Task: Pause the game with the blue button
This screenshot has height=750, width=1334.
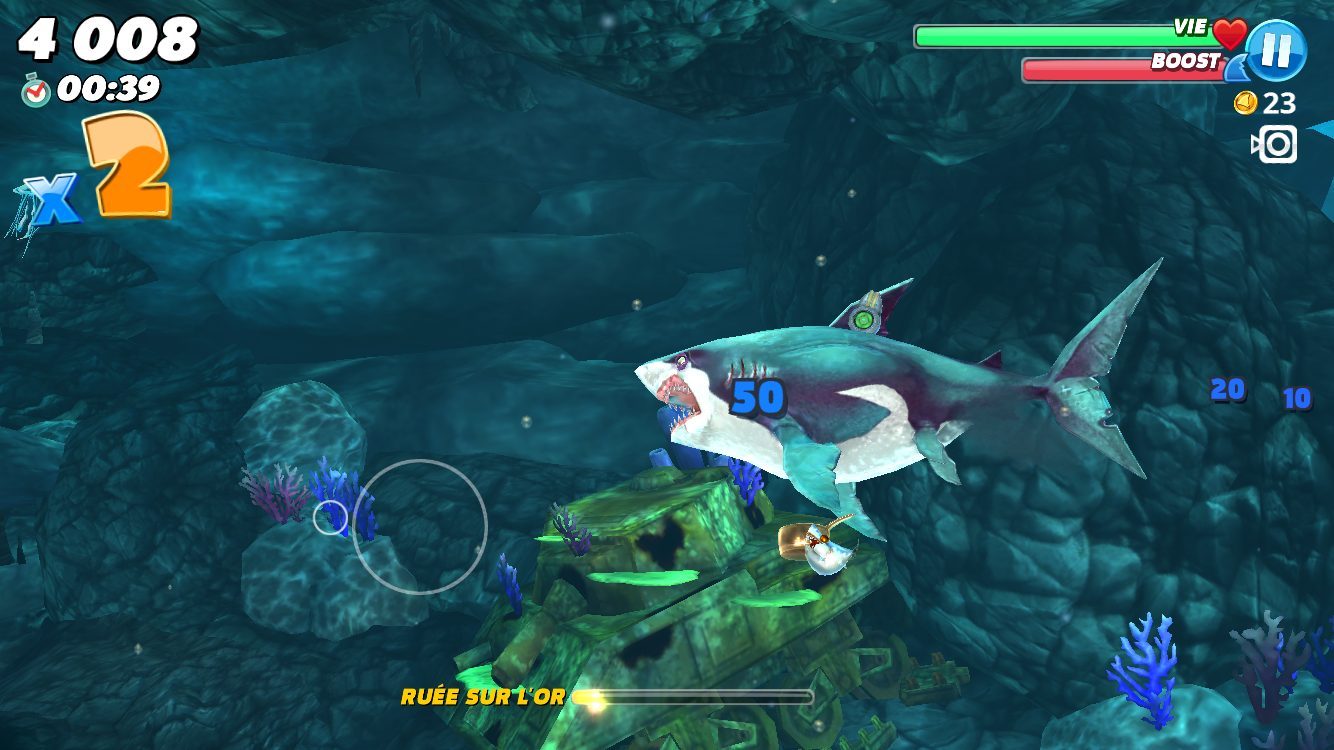Action: tap(1277, 50)
